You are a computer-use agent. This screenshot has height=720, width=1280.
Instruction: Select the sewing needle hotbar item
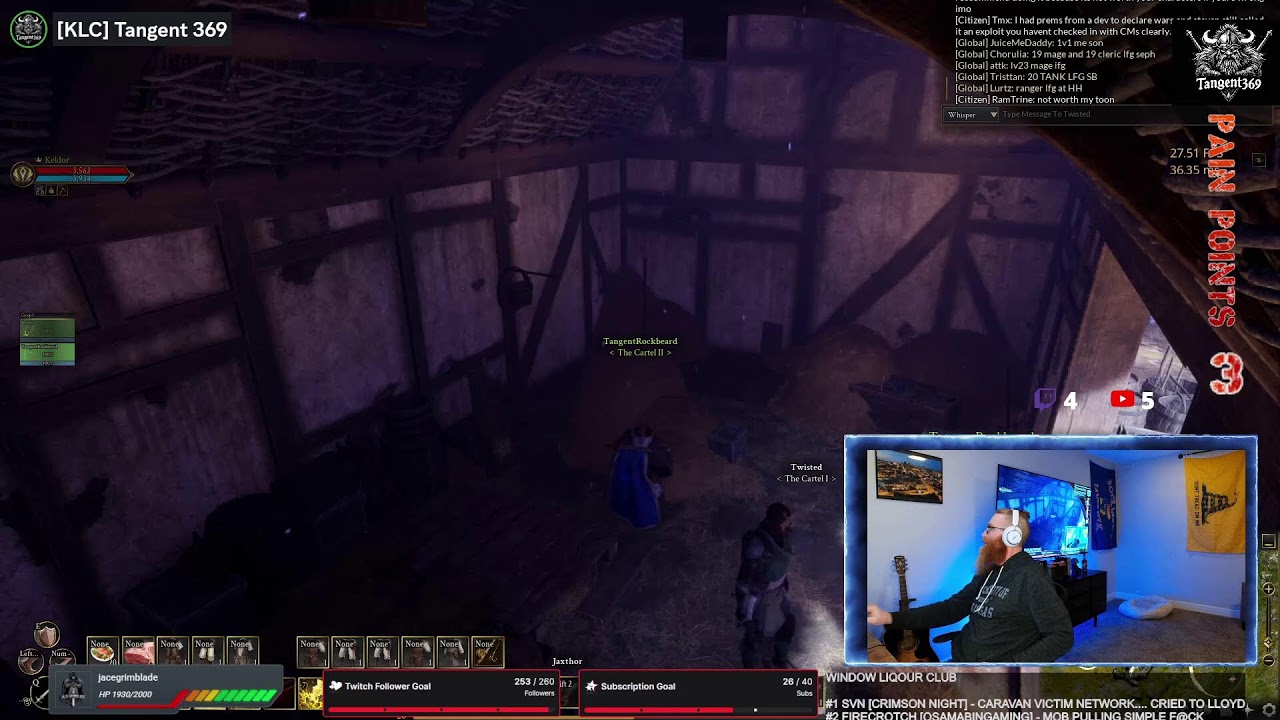(x=487, y=651)
